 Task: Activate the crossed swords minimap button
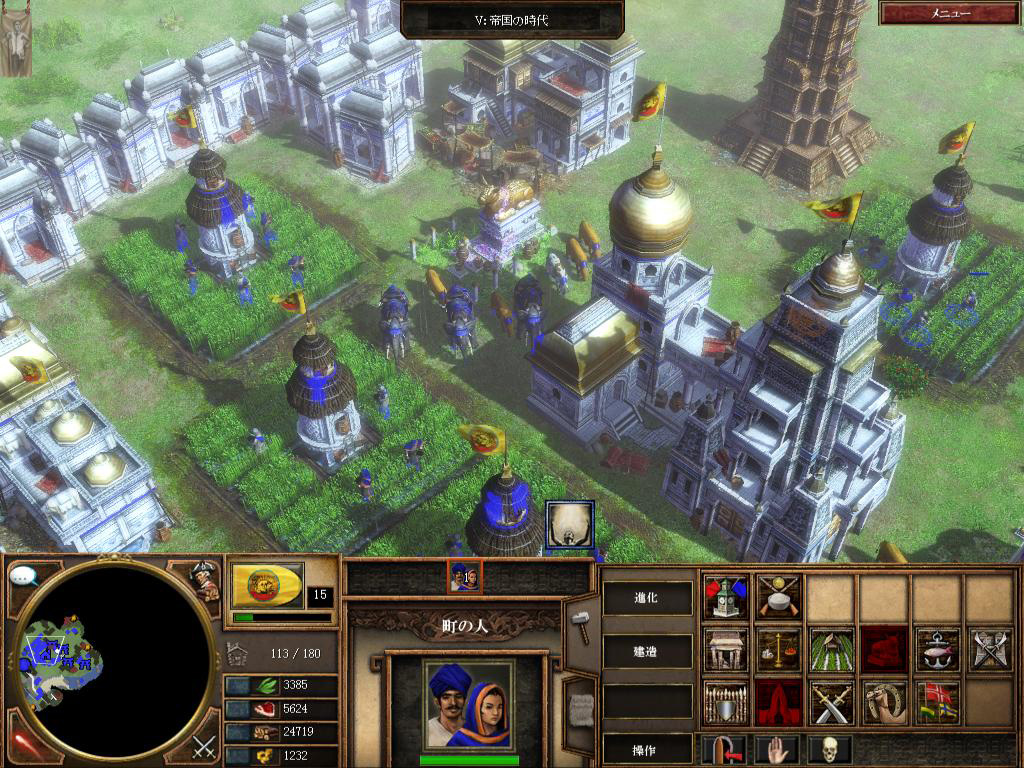click(204, 745)
